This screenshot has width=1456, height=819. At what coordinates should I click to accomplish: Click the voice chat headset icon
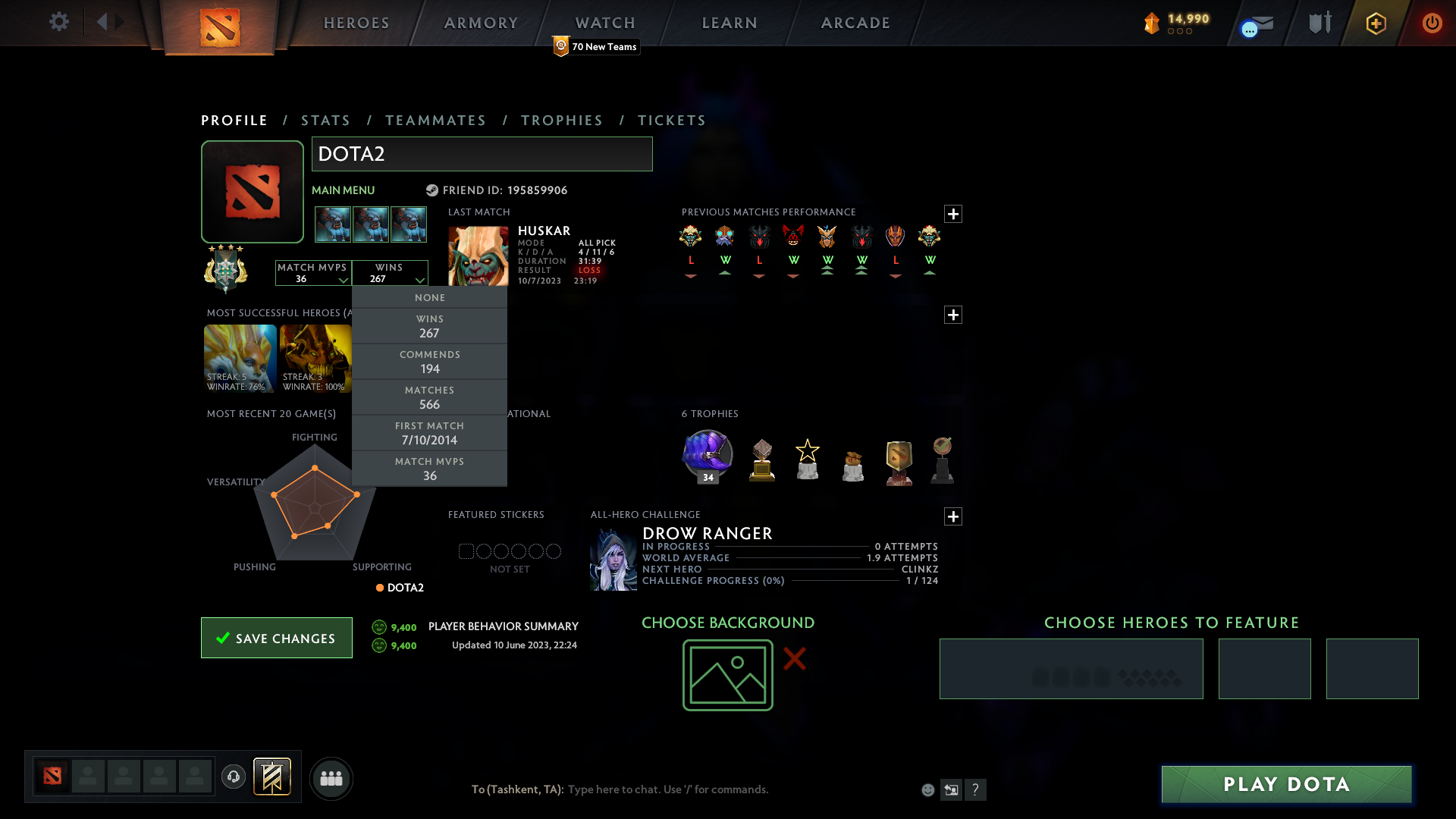[x=233, y=778]
